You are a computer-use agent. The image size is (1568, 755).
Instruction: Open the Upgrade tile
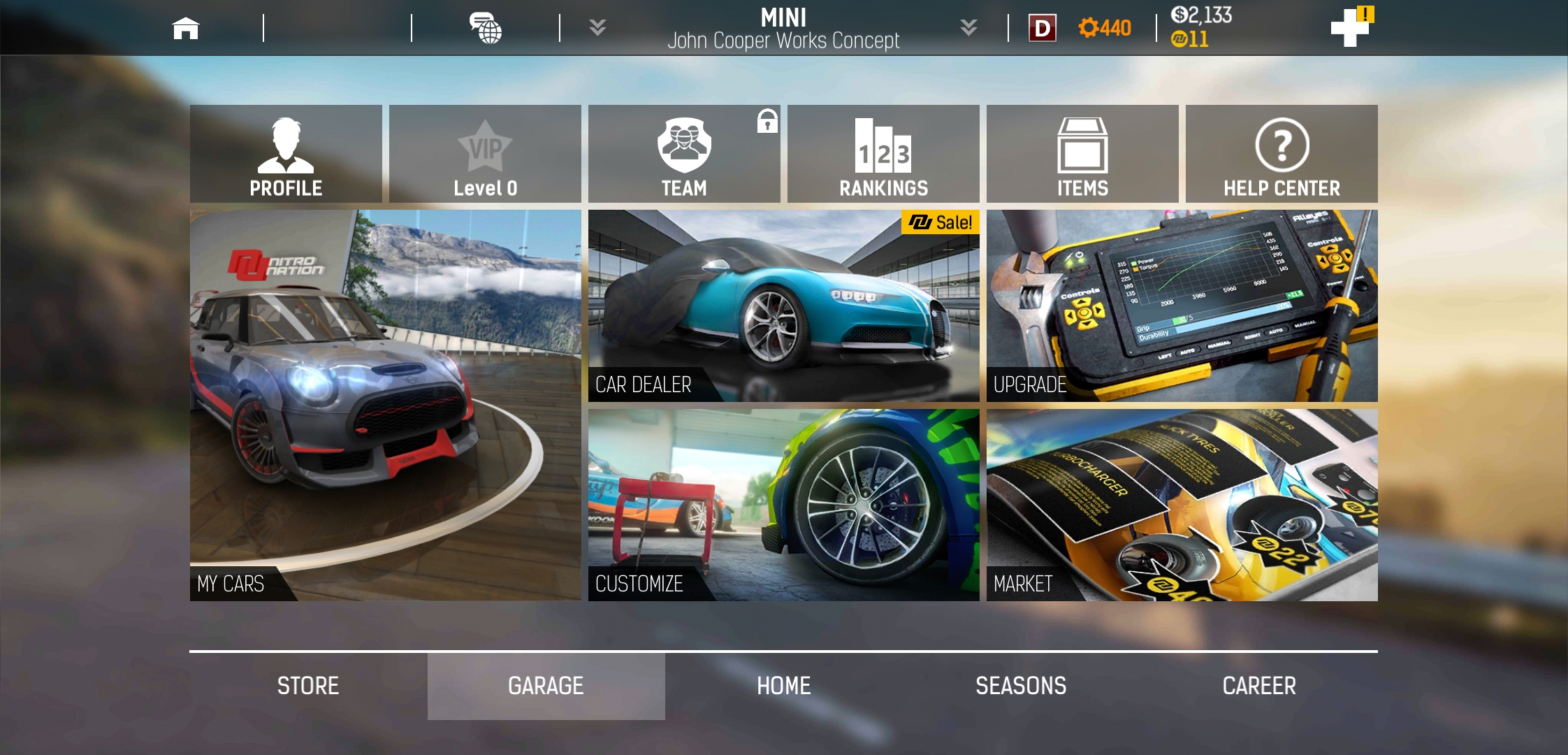click(x=1182, y=305)
